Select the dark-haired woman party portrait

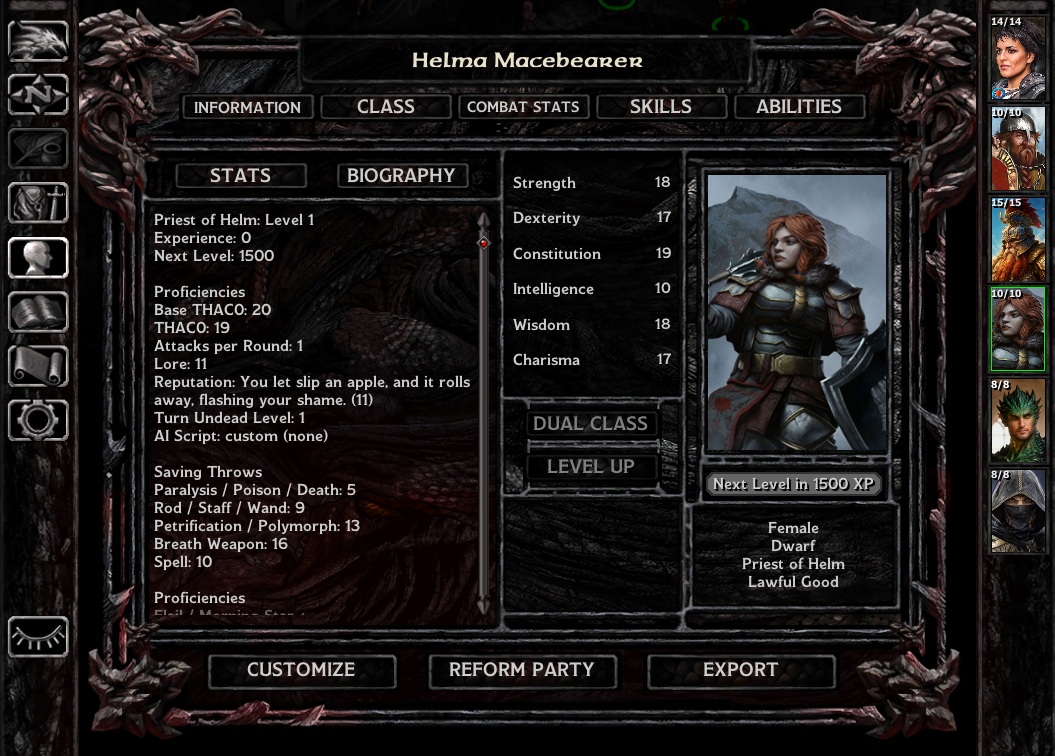[x=1018, y=58]
